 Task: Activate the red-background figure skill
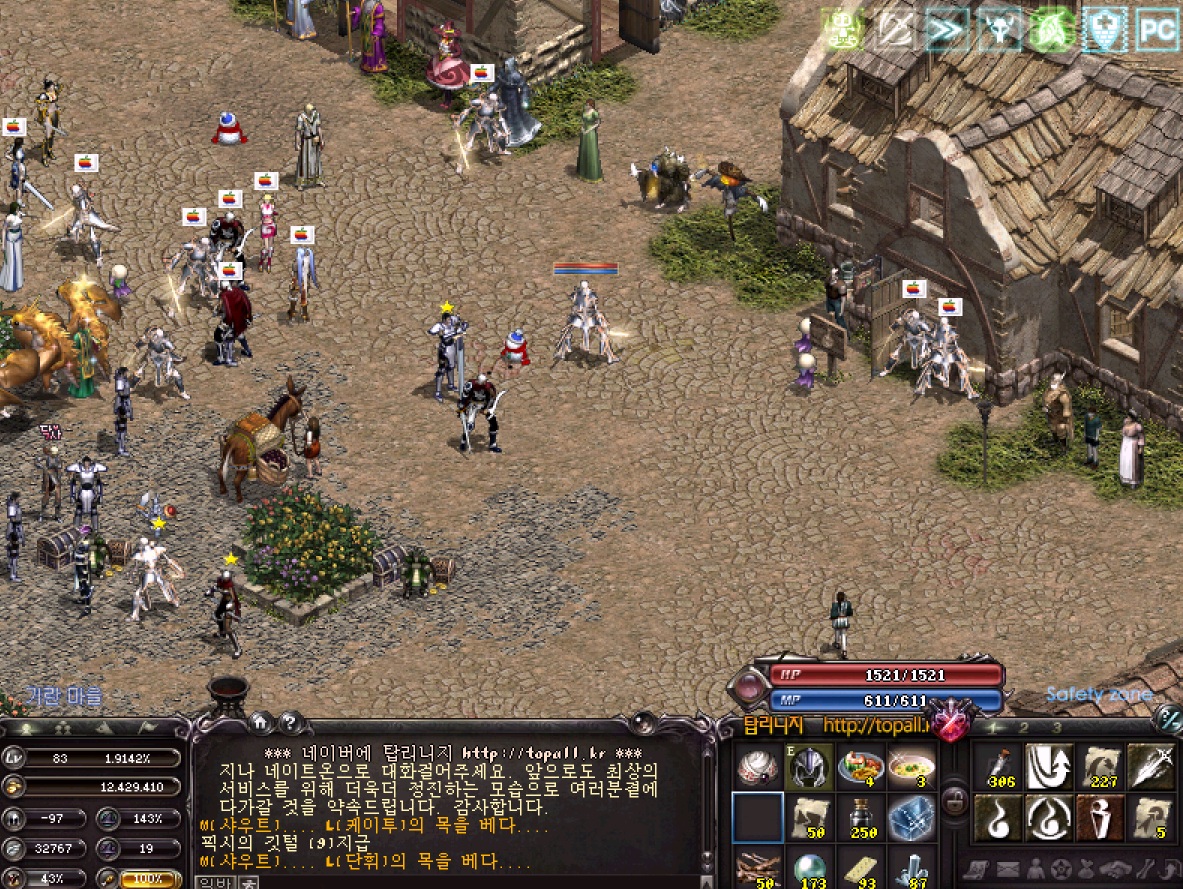1100,817
